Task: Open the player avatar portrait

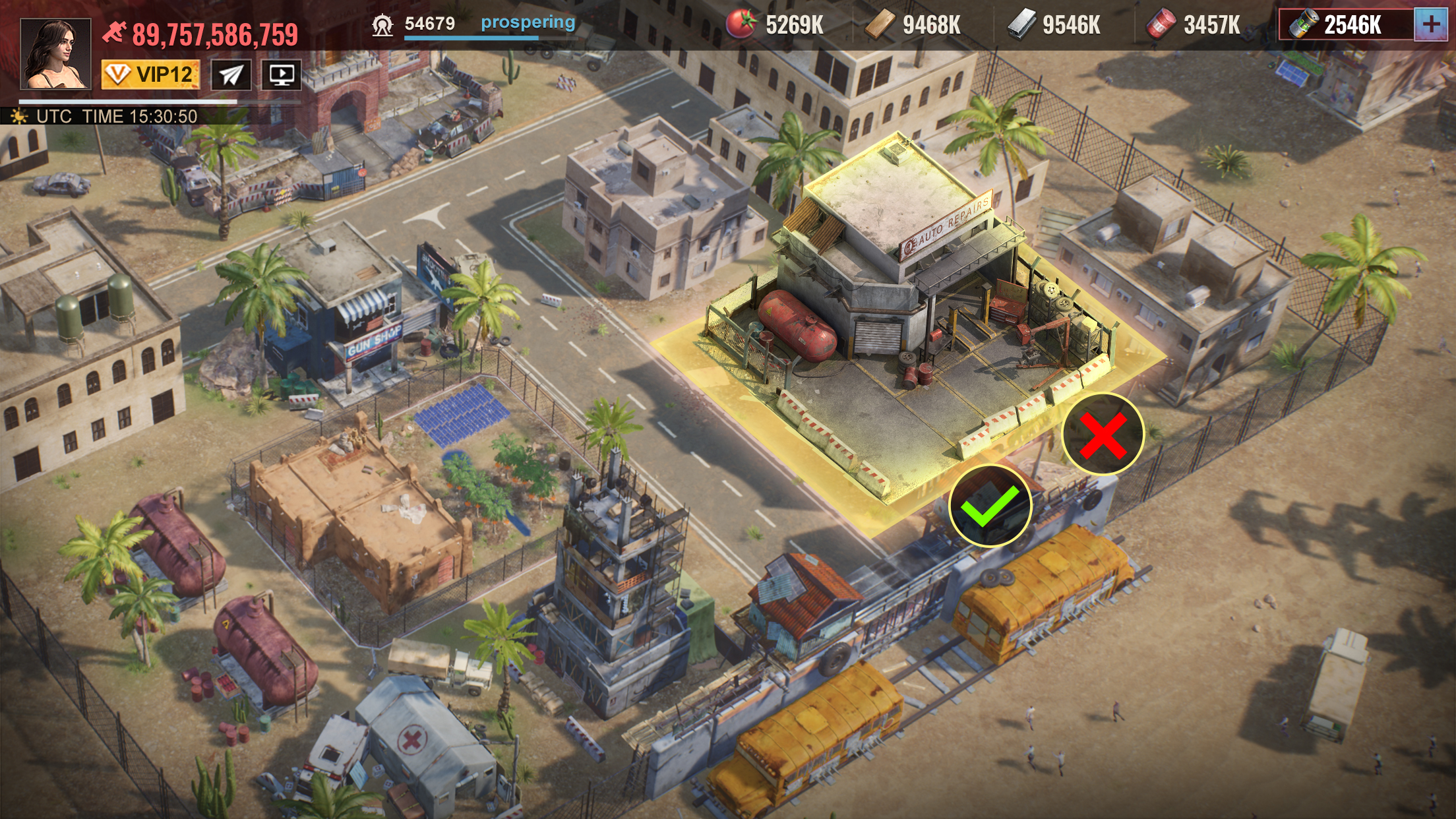Action: pyautogui.click(x=55, y=54)
